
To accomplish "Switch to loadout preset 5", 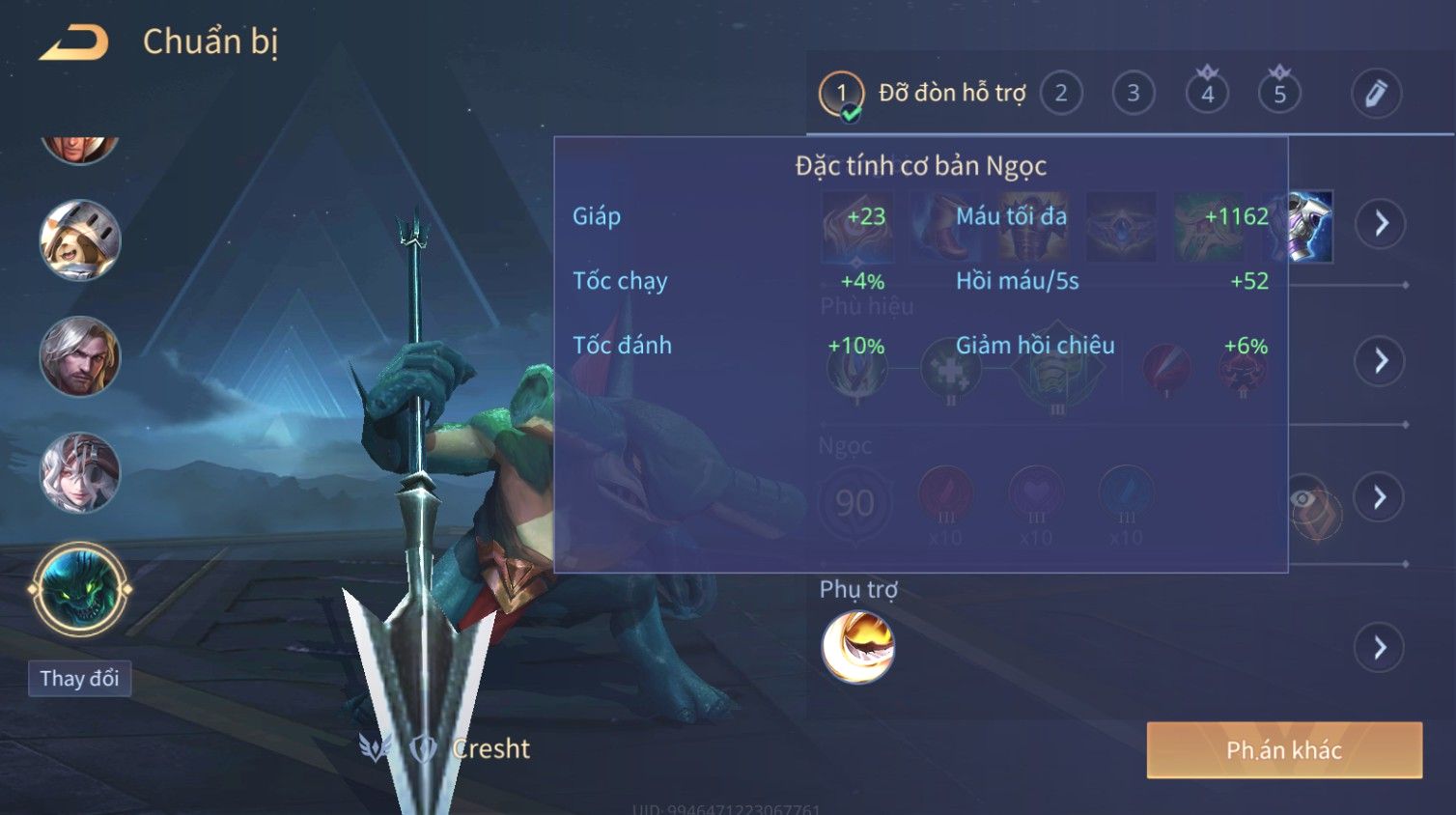I will tap(1279, 94).
